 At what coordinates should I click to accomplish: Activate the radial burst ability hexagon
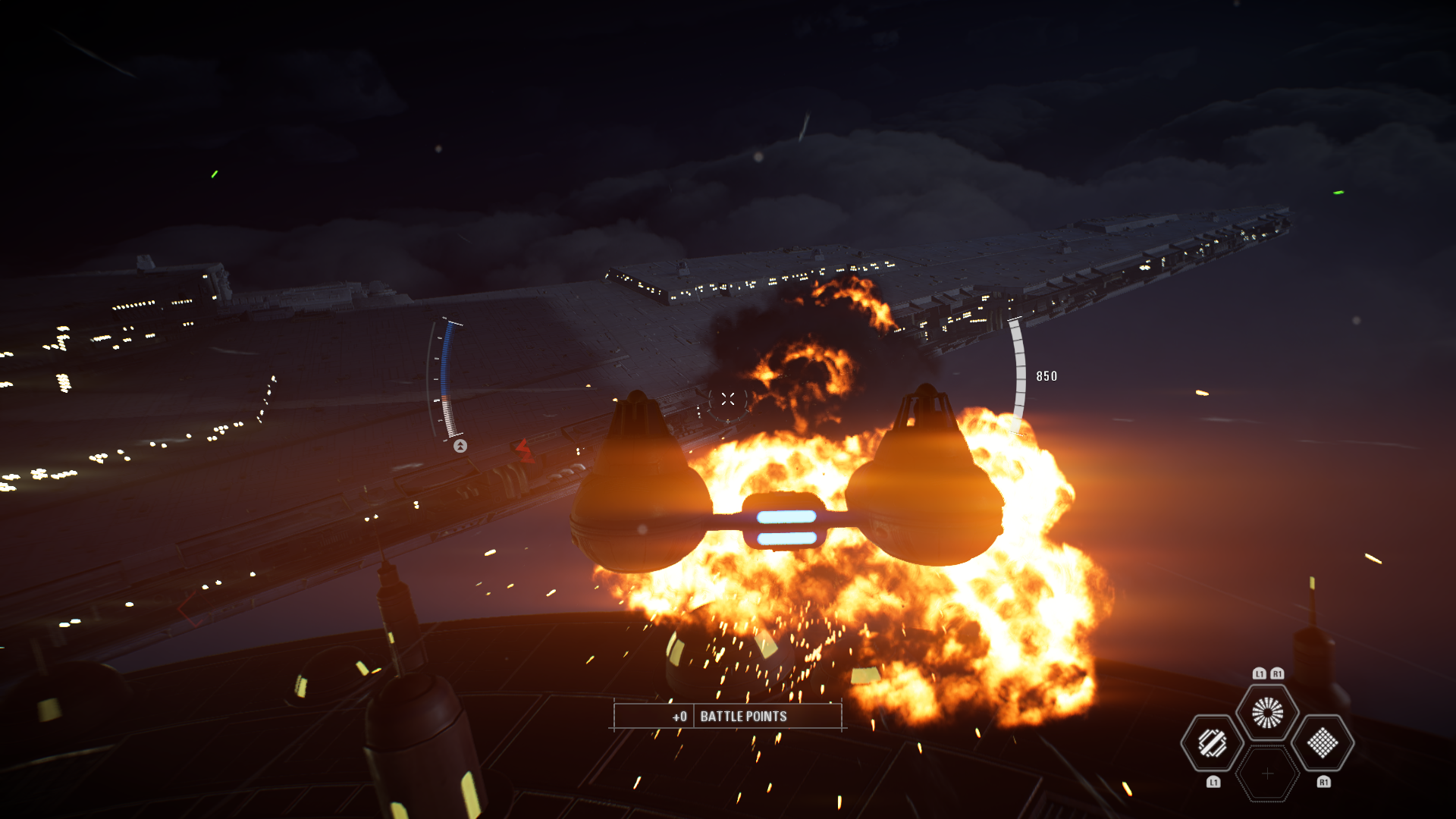1267,713
